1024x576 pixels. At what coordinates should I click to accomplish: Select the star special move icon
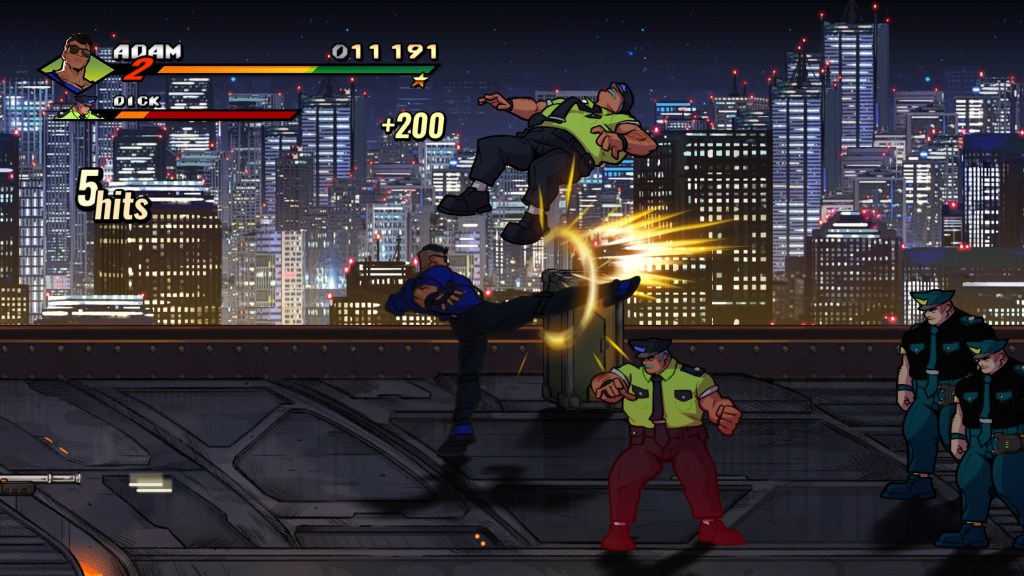pos(420,80)
